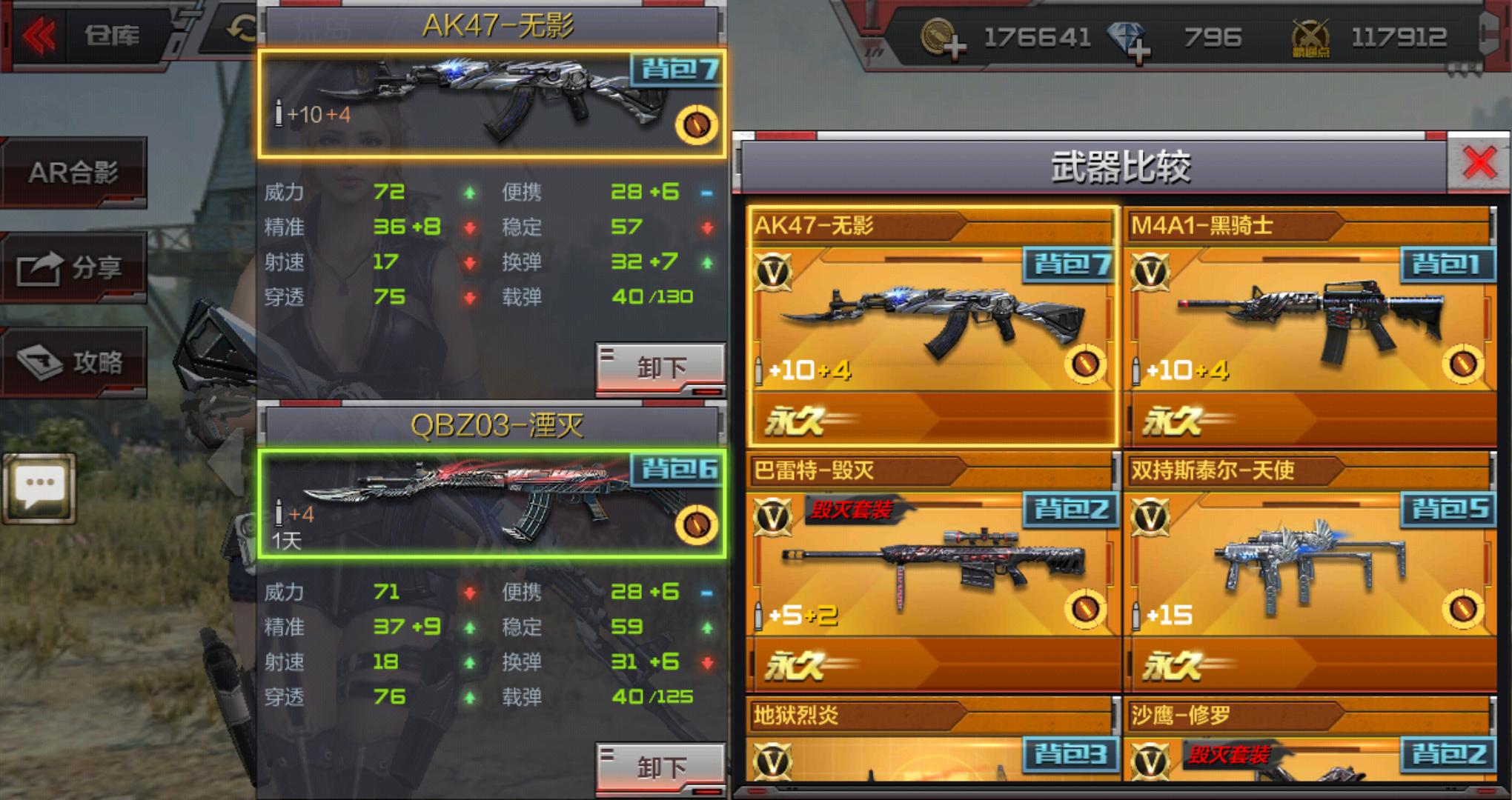Open the 攻略 guide button
The image size is (1512, 800).
(x=73, y=362)
